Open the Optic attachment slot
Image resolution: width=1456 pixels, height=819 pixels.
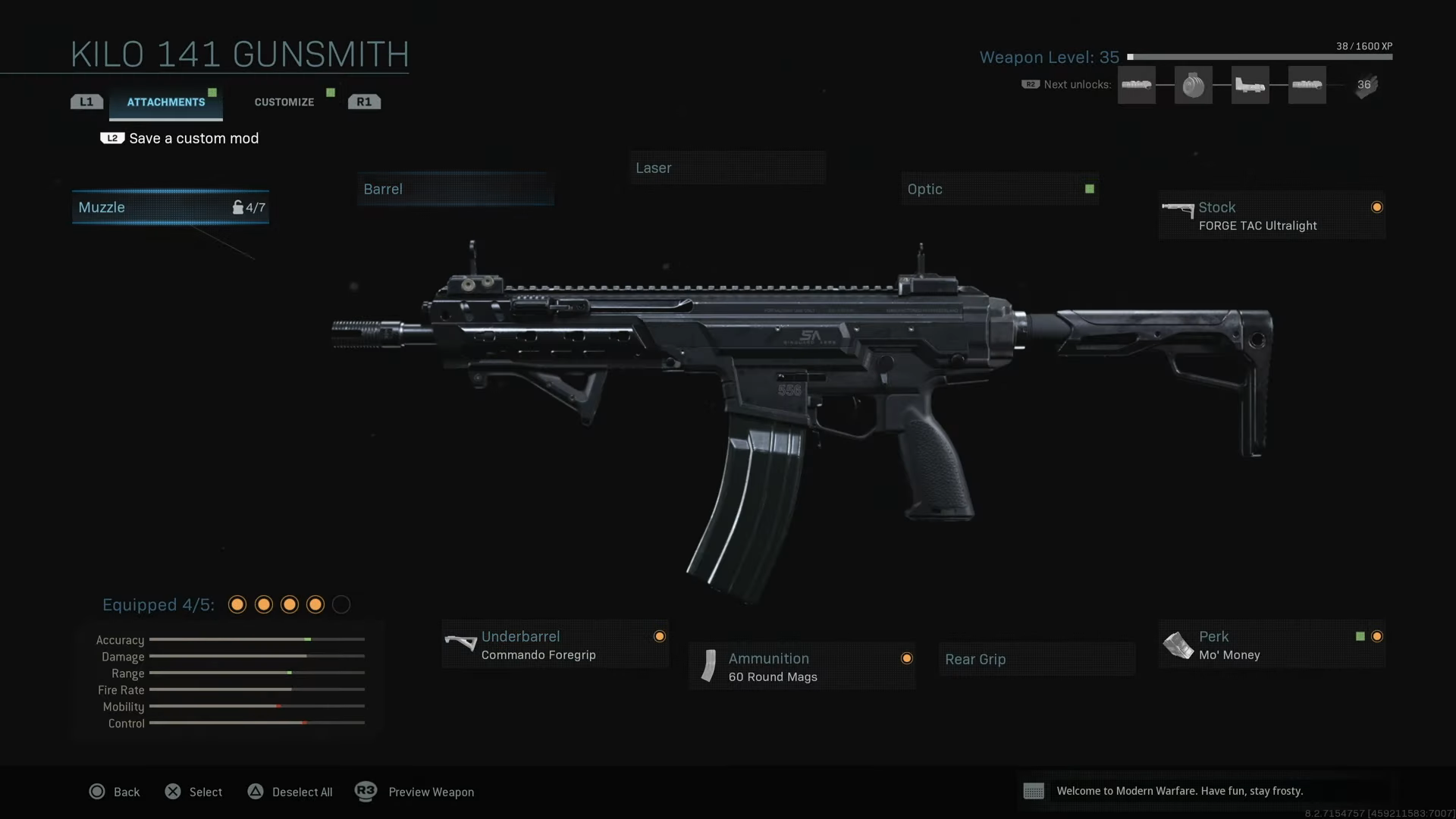[x=999, y=189]
